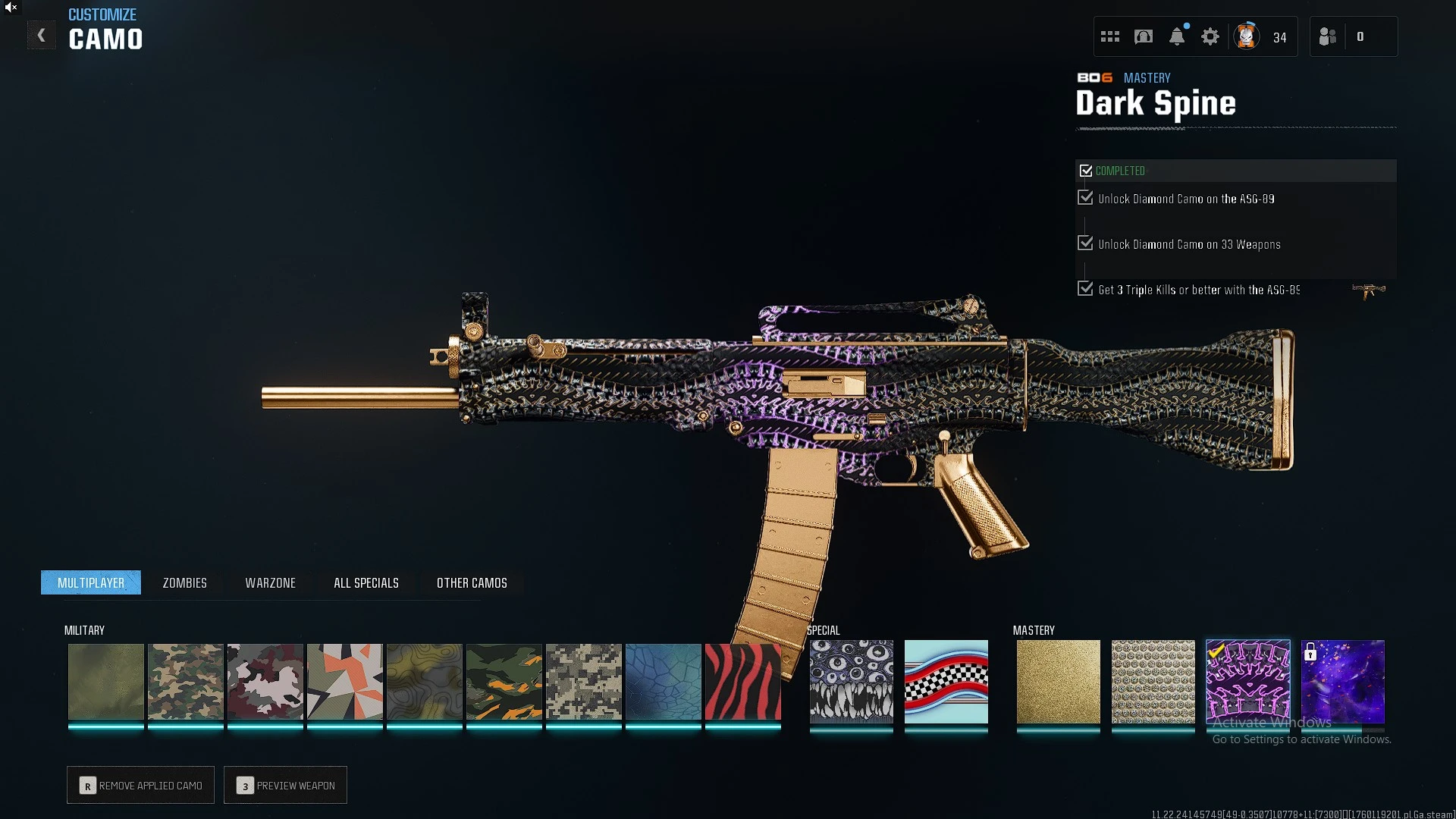Switch to the Zombies camo tab
Image resolution: width=1456 pixels, height=819 pixels.
point(184,582)
